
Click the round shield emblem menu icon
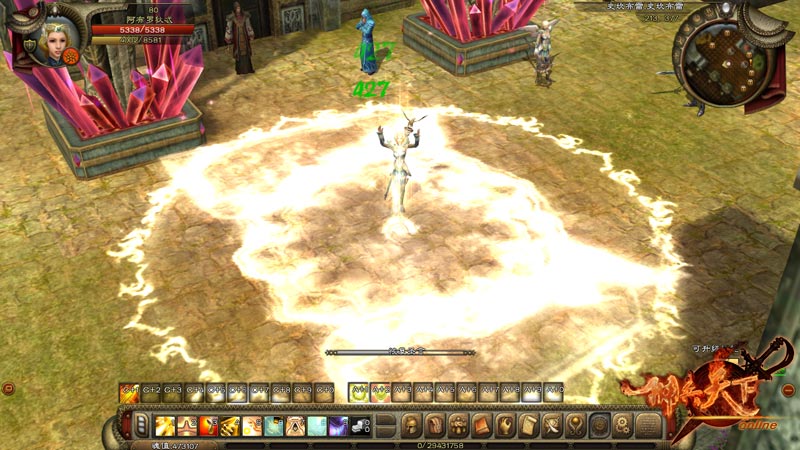(600, 425)
